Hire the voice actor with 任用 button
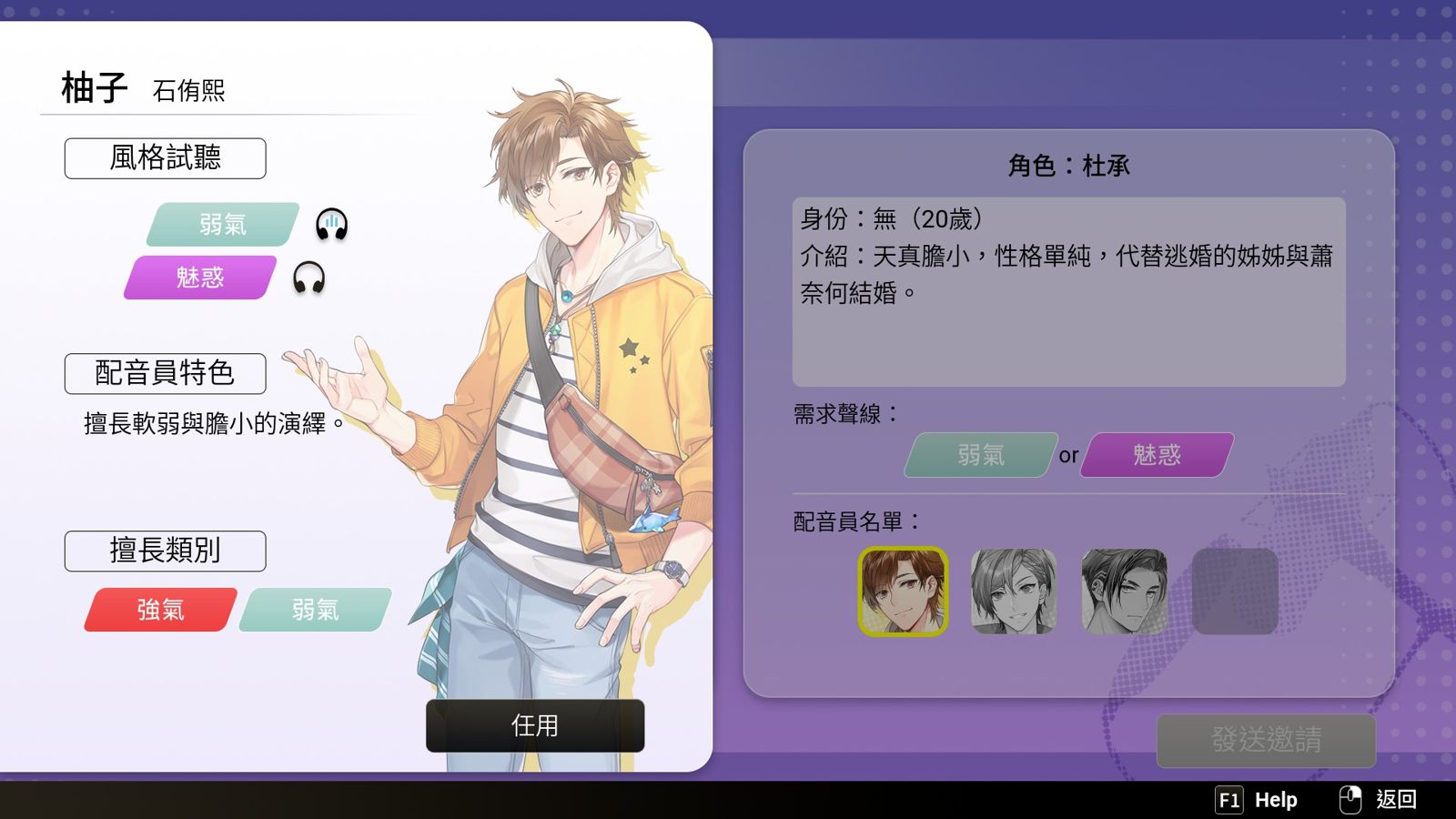The width and height of the screenshot is (1456, 819). [x=535, y=725]
